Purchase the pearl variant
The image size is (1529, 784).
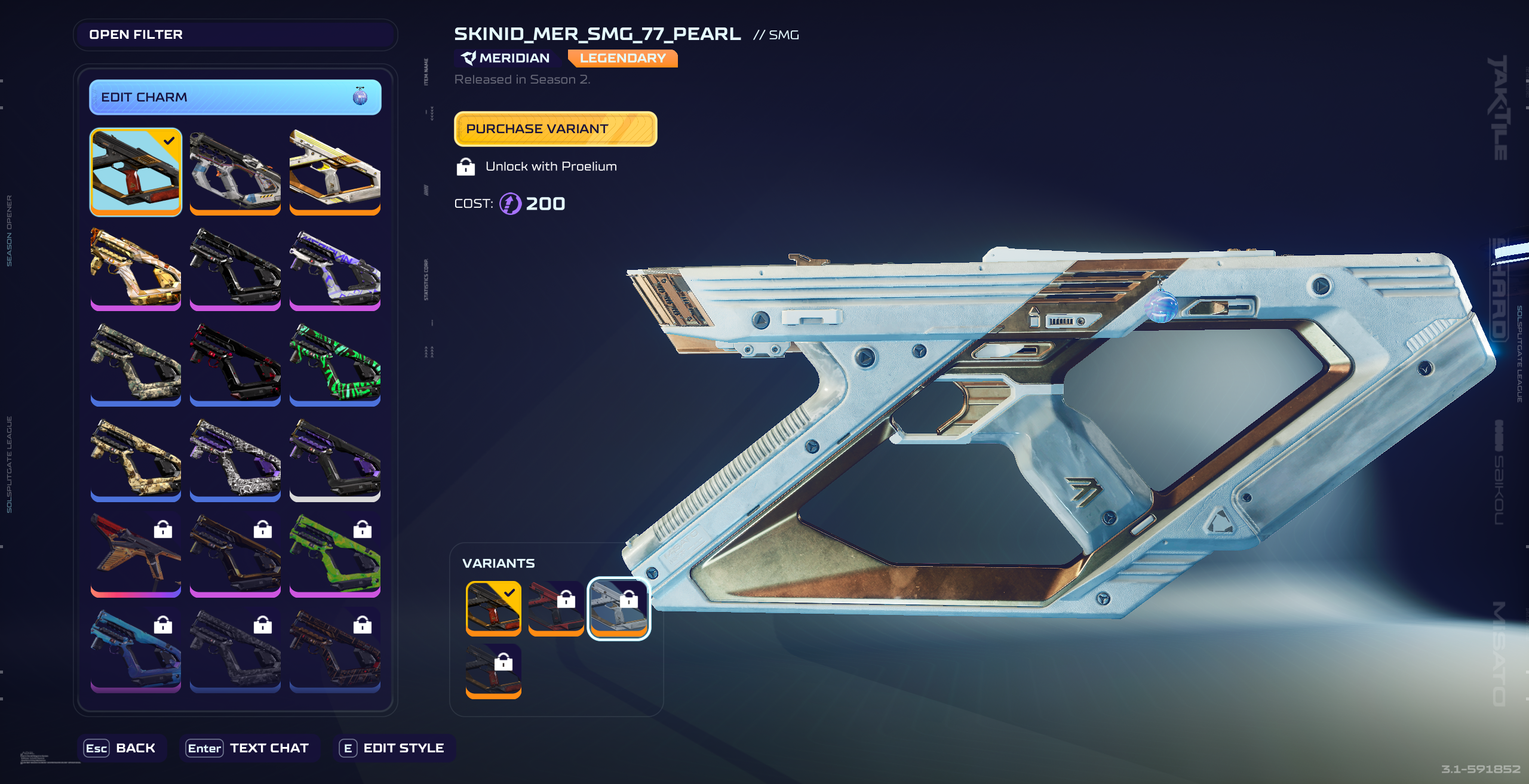pyautogui.click(x=555, y=129)
